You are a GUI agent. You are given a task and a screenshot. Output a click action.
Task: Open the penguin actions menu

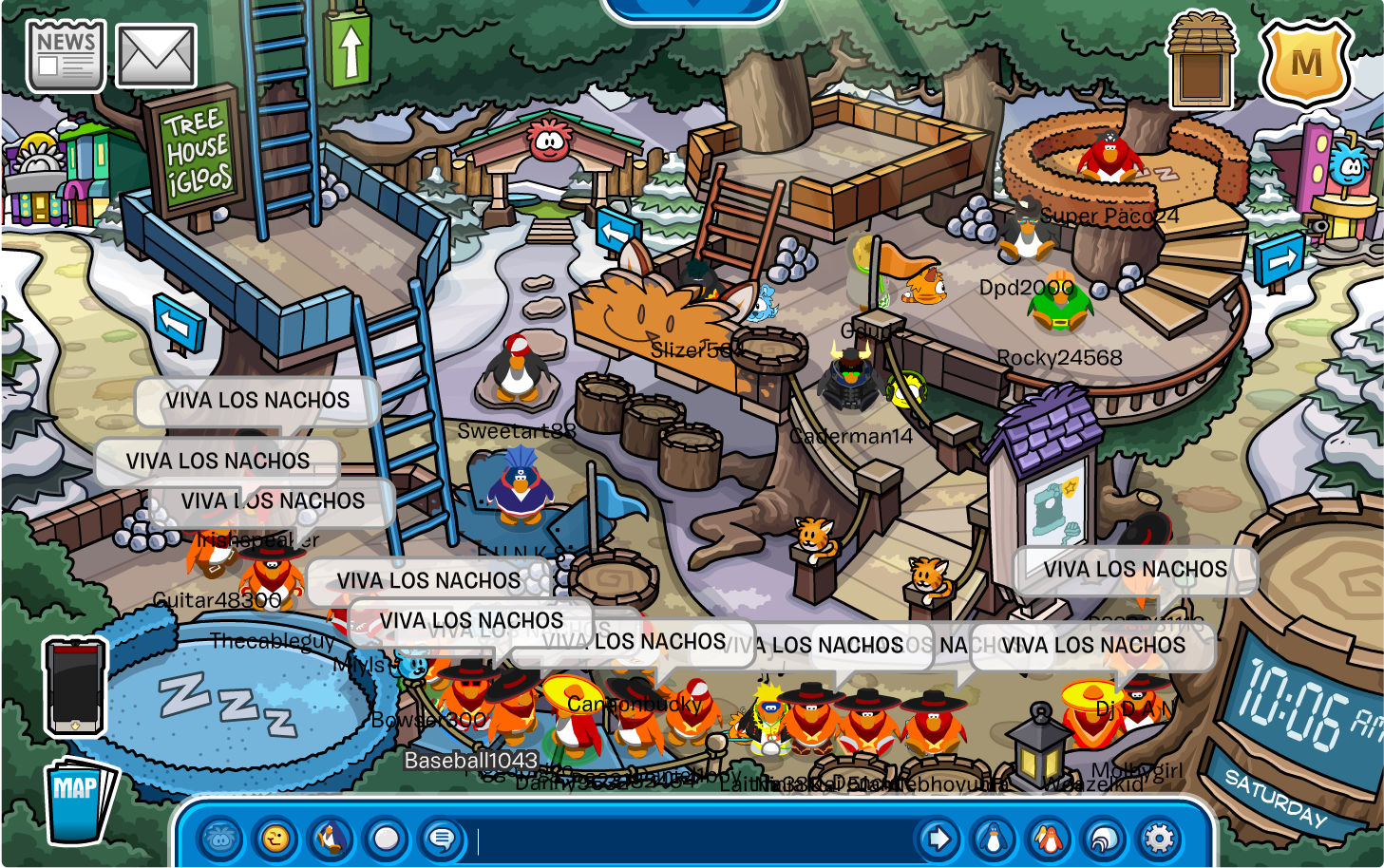click(331, 840)
